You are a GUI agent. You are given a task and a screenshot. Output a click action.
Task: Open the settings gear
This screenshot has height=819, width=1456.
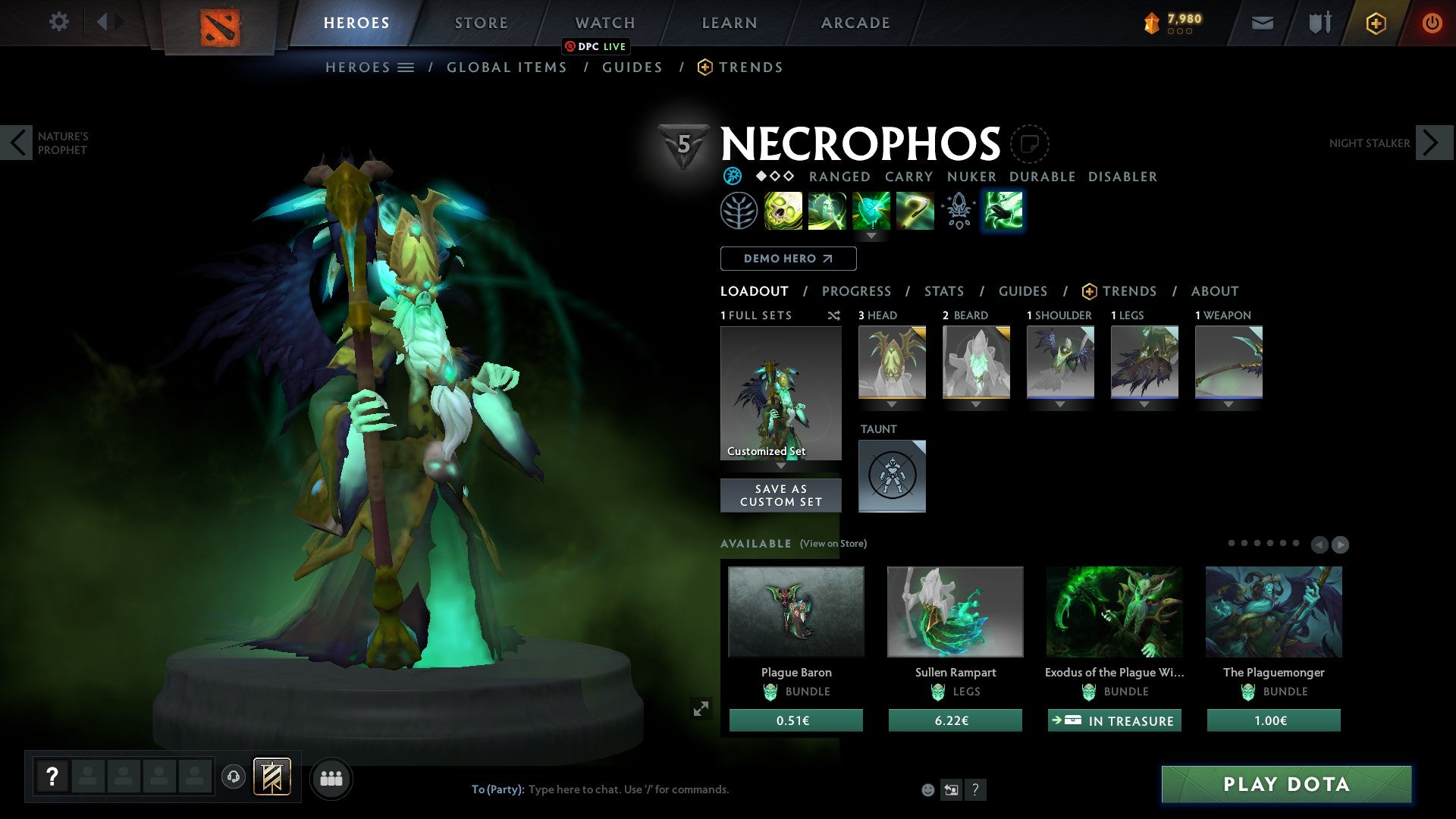click(x=59, y=22)
